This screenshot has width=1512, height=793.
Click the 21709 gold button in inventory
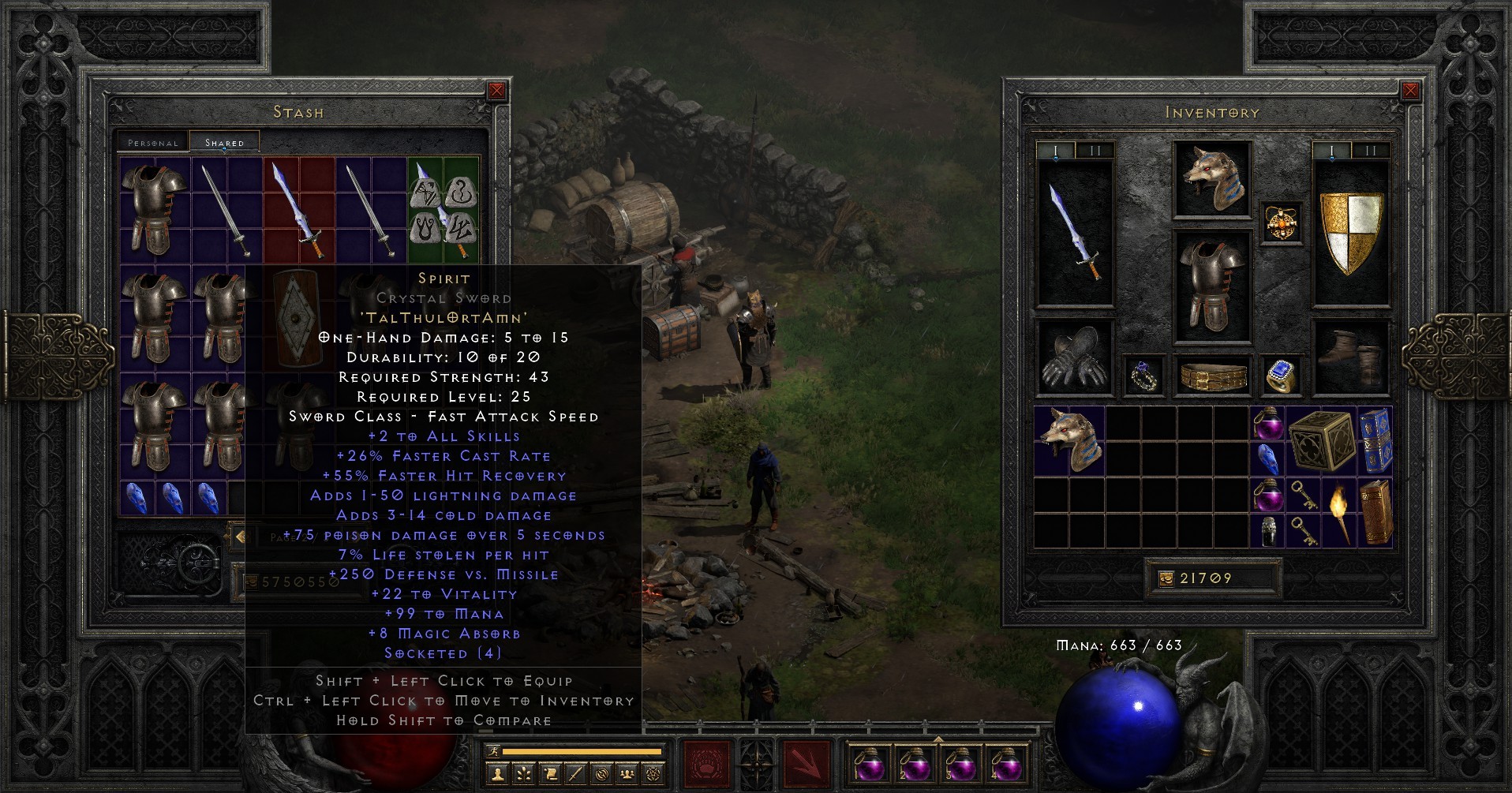(x=1213, y=577)
